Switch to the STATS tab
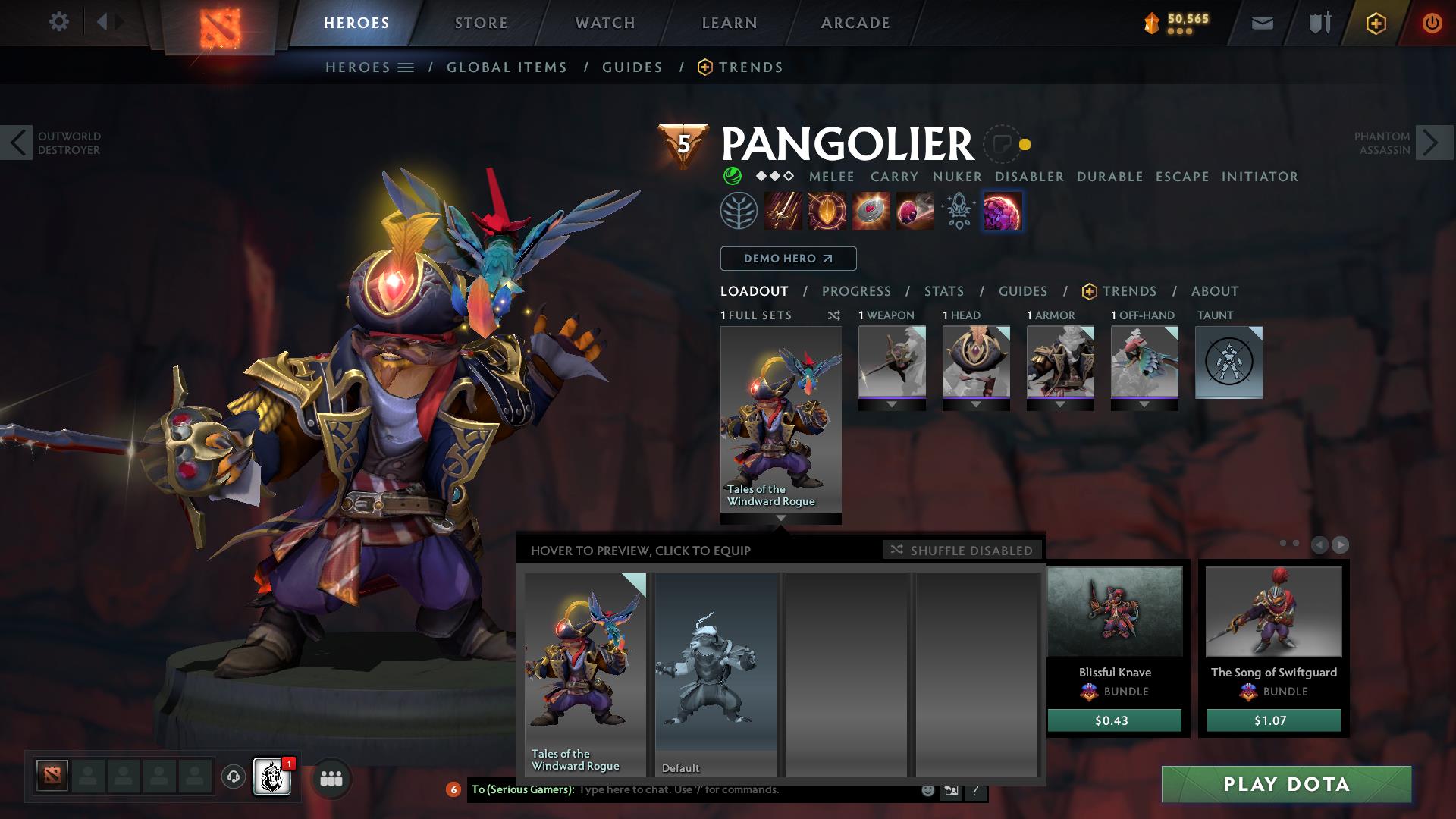Image resolution: width=1456 pixels, height=819 pixels. click(943, 290)
